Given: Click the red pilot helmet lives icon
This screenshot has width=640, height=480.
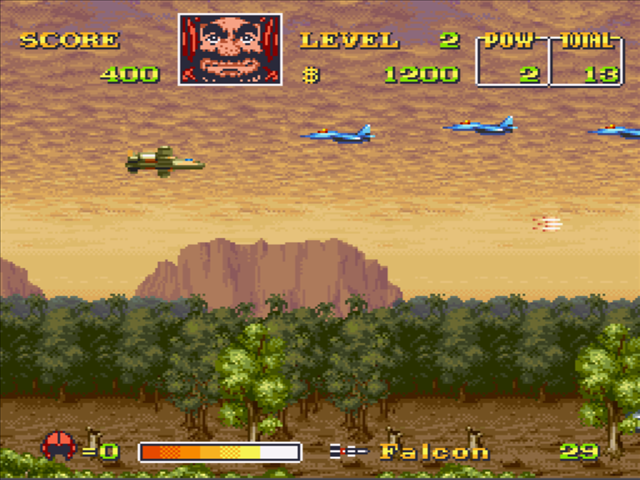Looking at the screenshot, I should click(x=58, y=447).
